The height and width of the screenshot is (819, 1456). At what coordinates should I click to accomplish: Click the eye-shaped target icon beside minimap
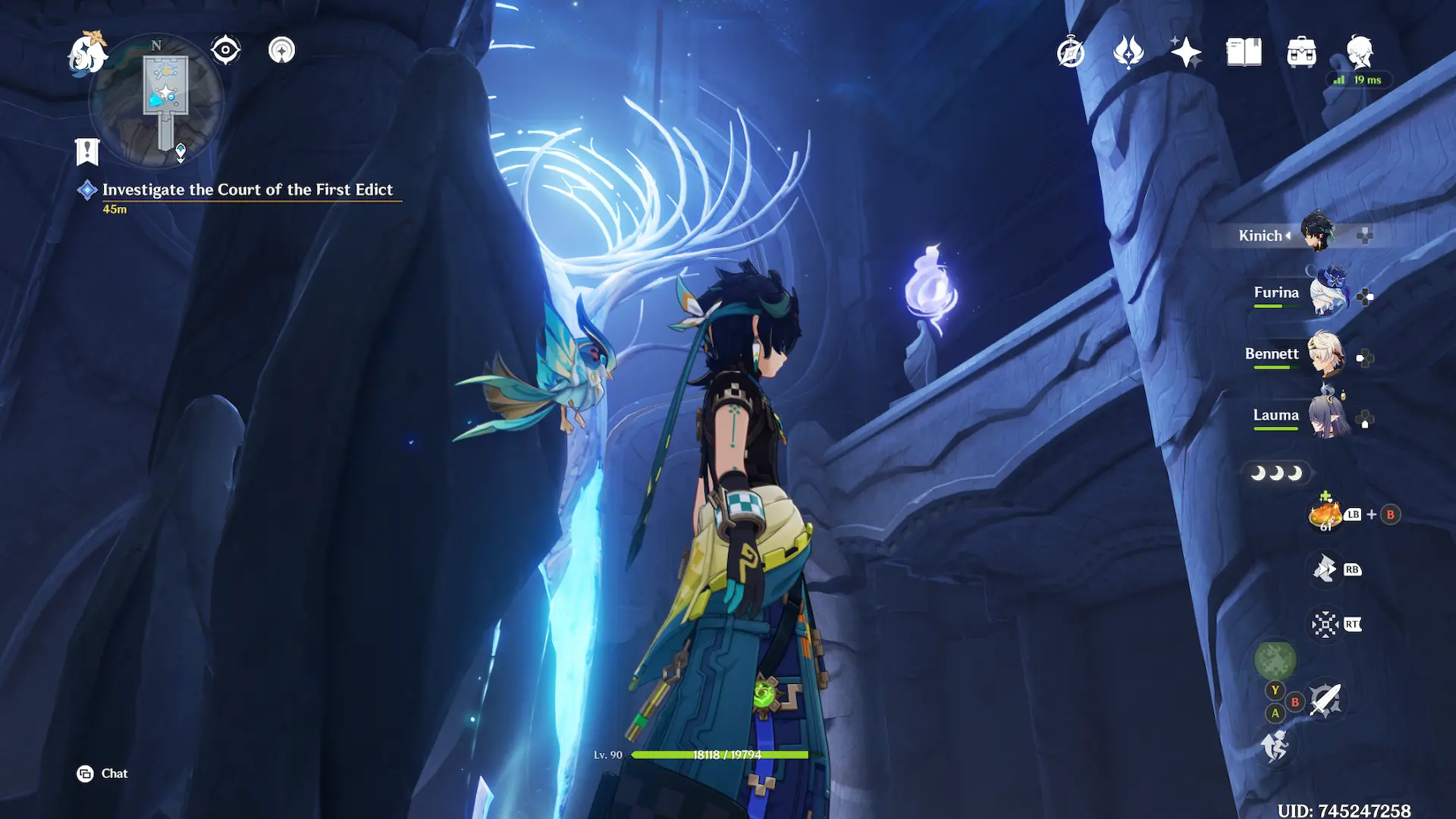[225, 51]
